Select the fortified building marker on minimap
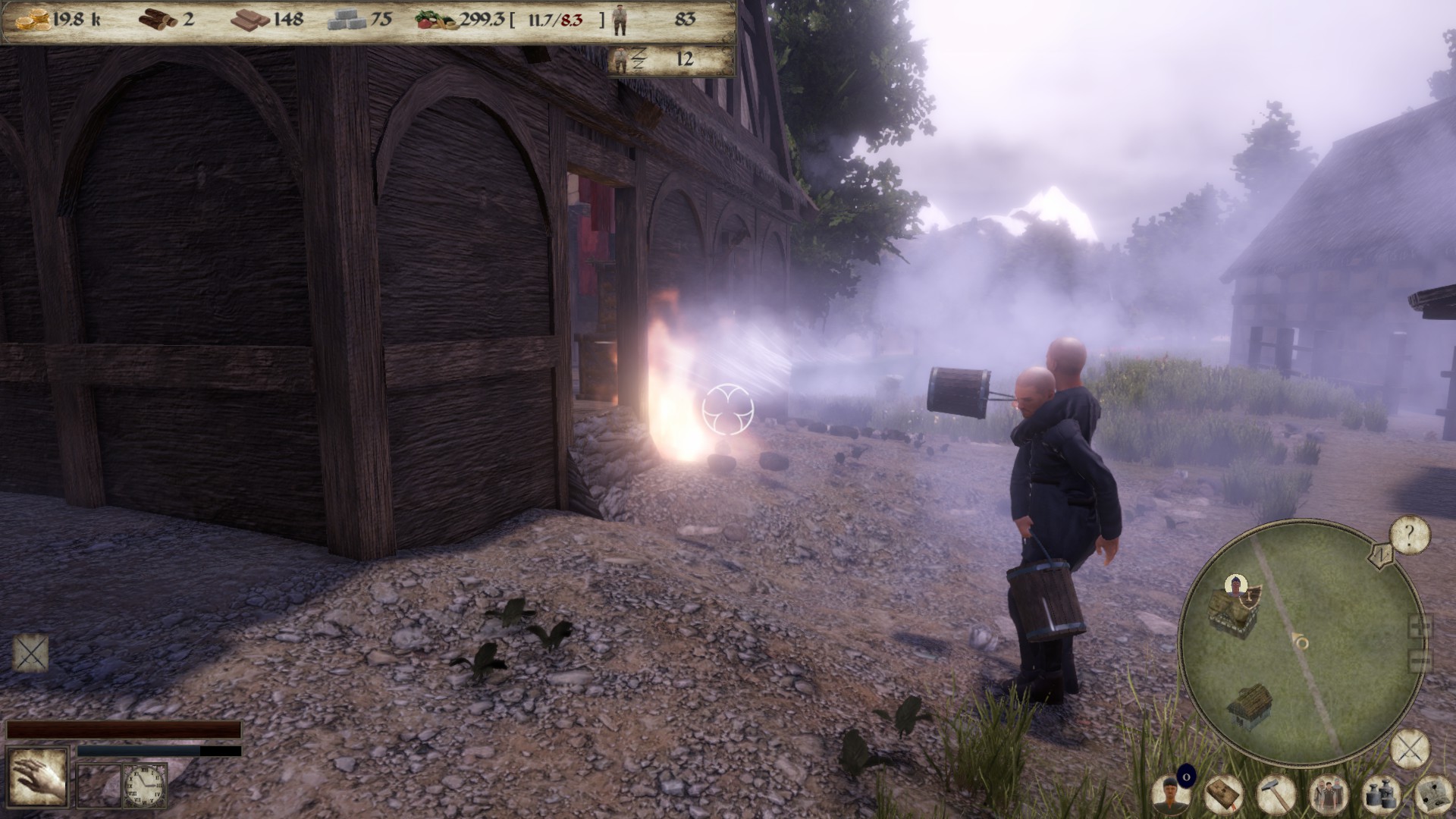Screen dimensions: 1456x819 click(x=1233, y=607)
